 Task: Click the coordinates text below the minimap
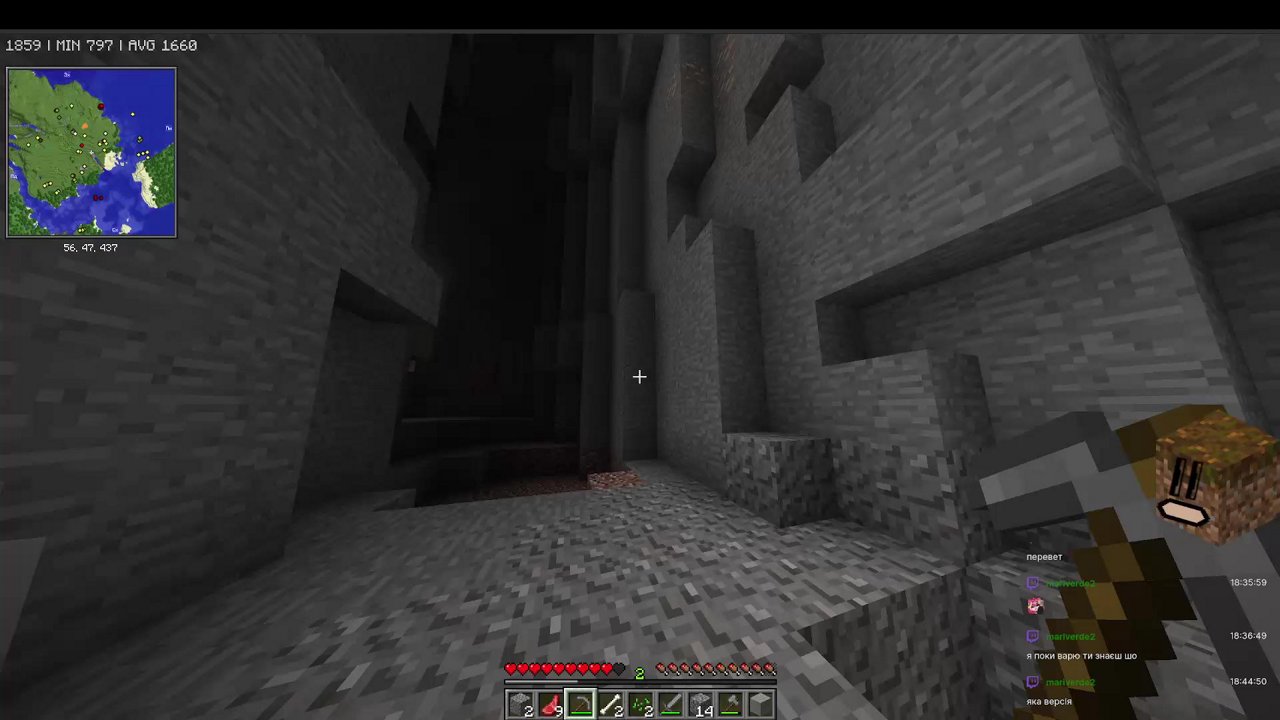coord(91,247)
